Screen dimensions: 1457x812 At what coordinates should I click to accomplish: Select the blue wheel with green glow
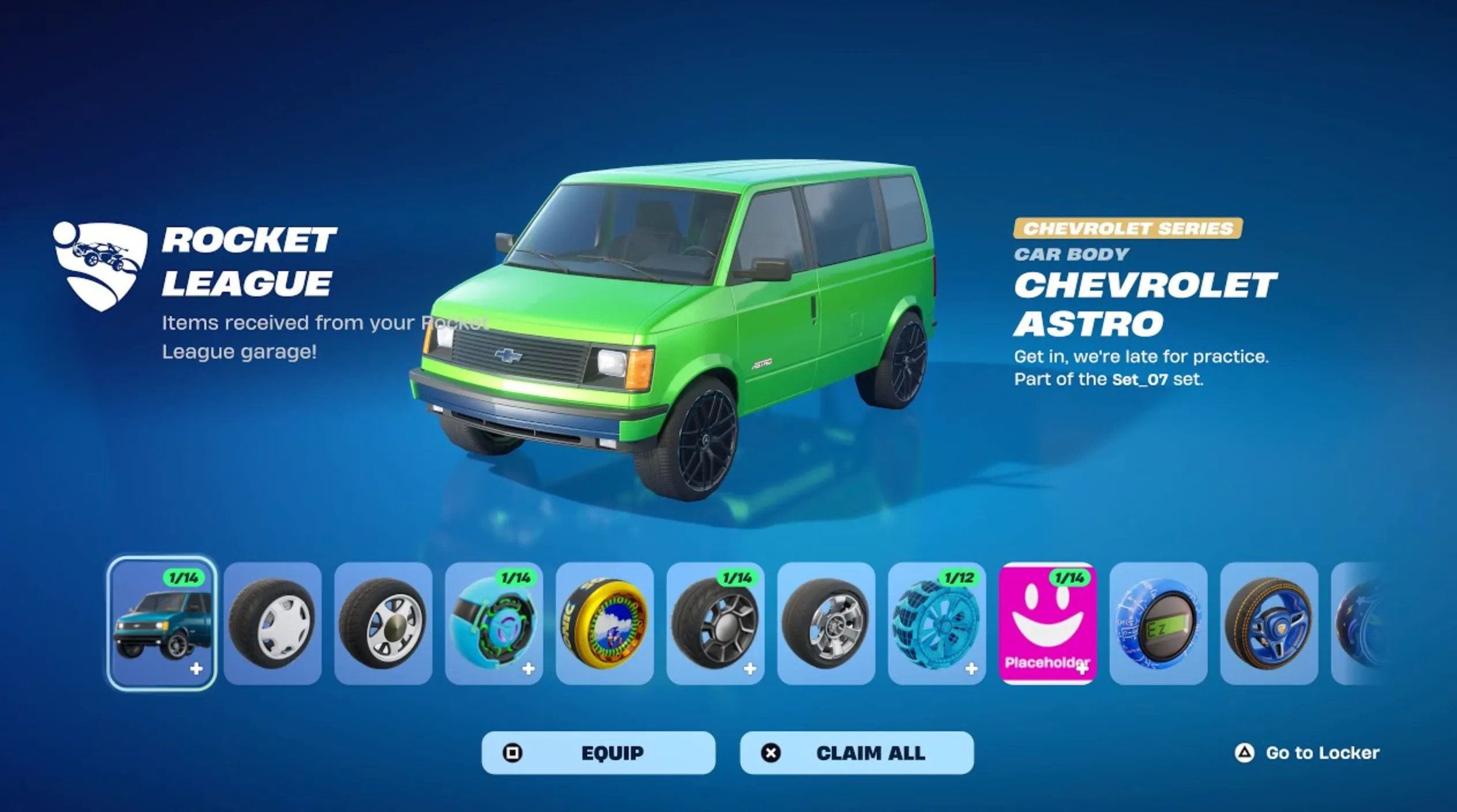click(494, 623)
